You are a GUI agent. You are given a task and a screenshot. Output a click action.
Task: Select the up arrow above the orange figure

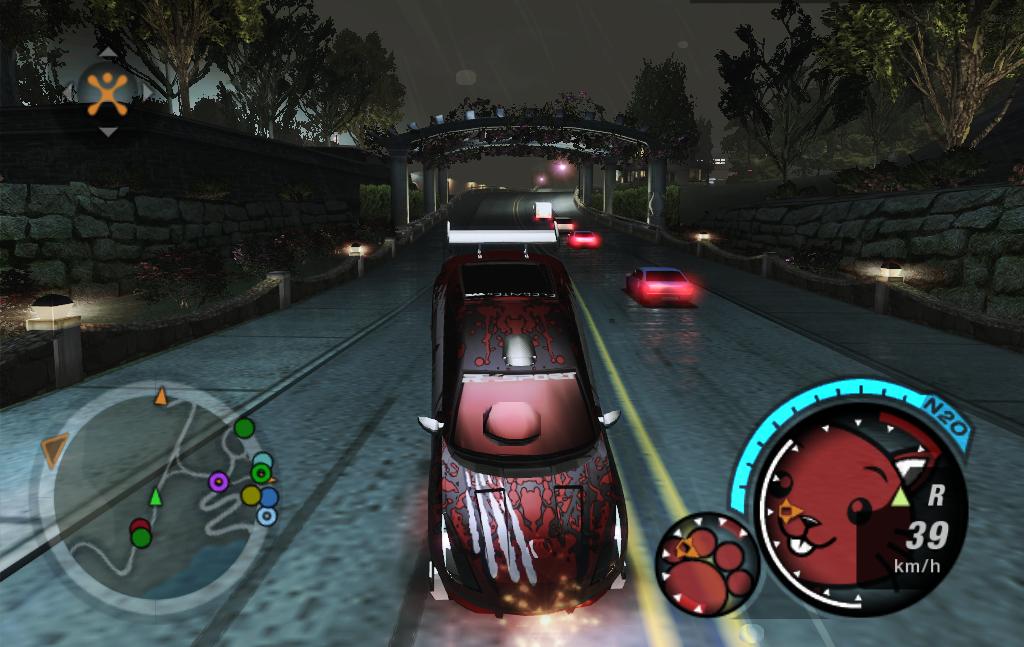[107, 52]
